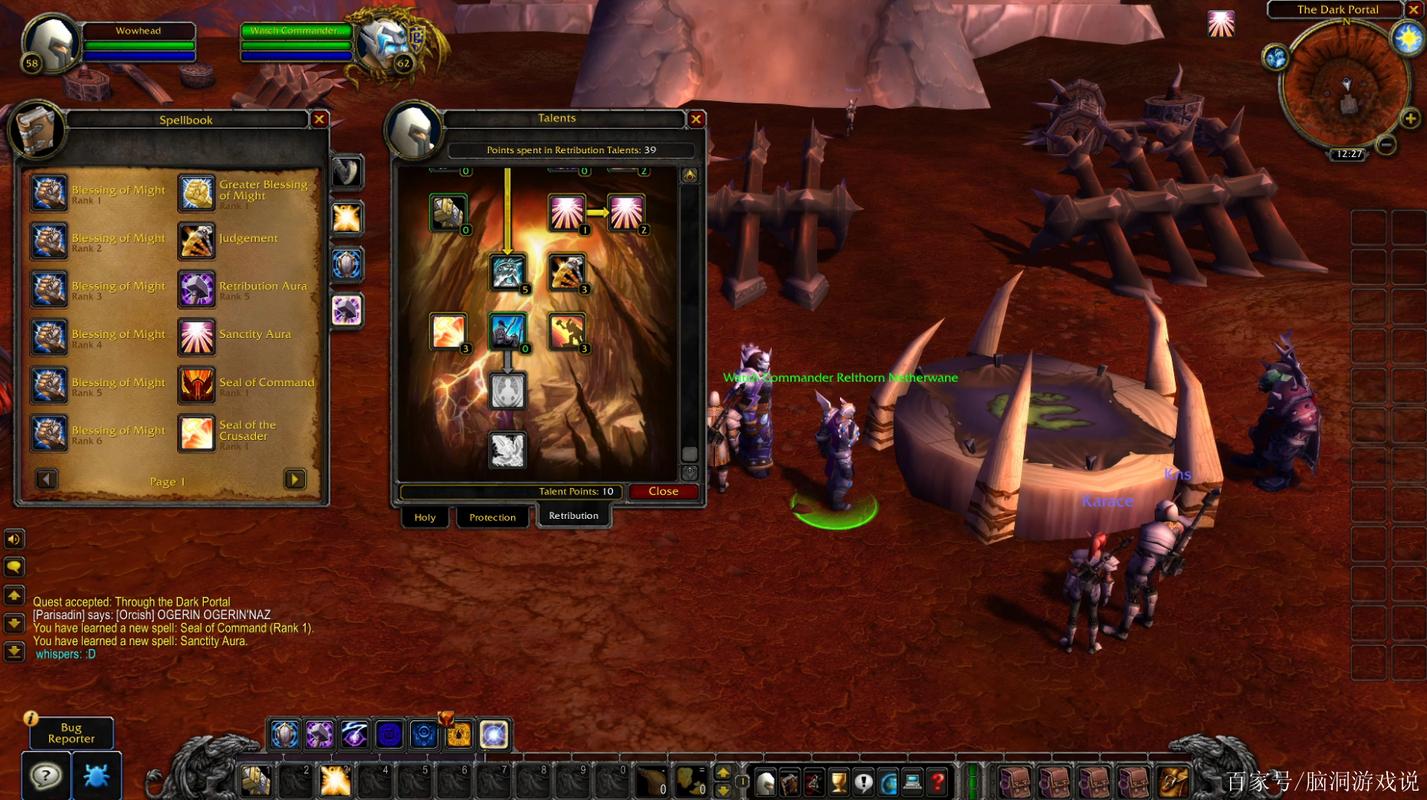Select Seal of the Crusader spell
The image size is (1427, 800).
tap(196, 432)
